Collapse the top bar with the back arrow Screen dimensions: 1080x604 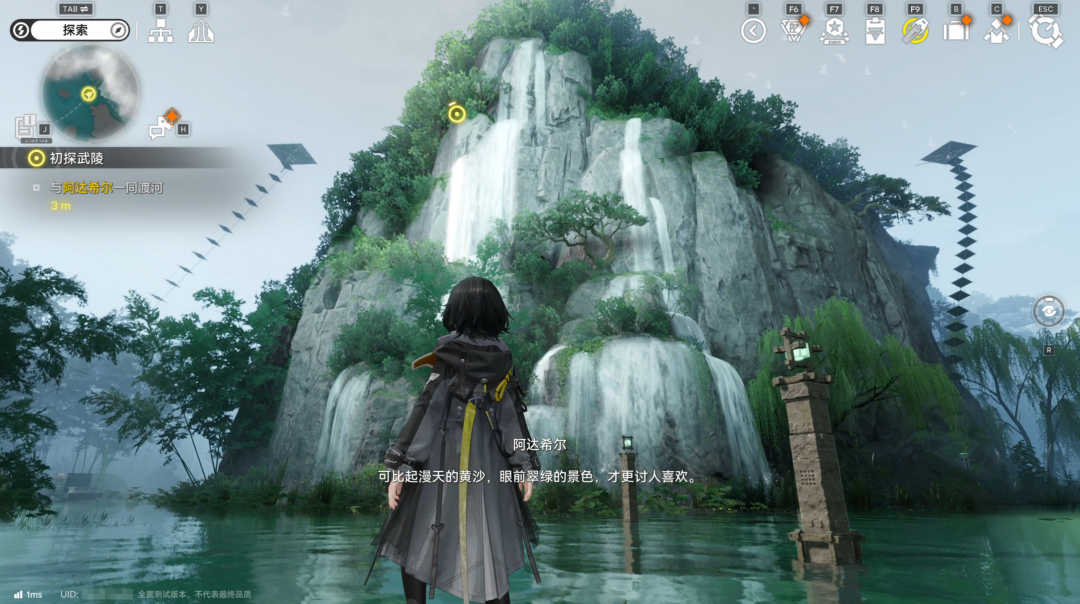point(753,31)
